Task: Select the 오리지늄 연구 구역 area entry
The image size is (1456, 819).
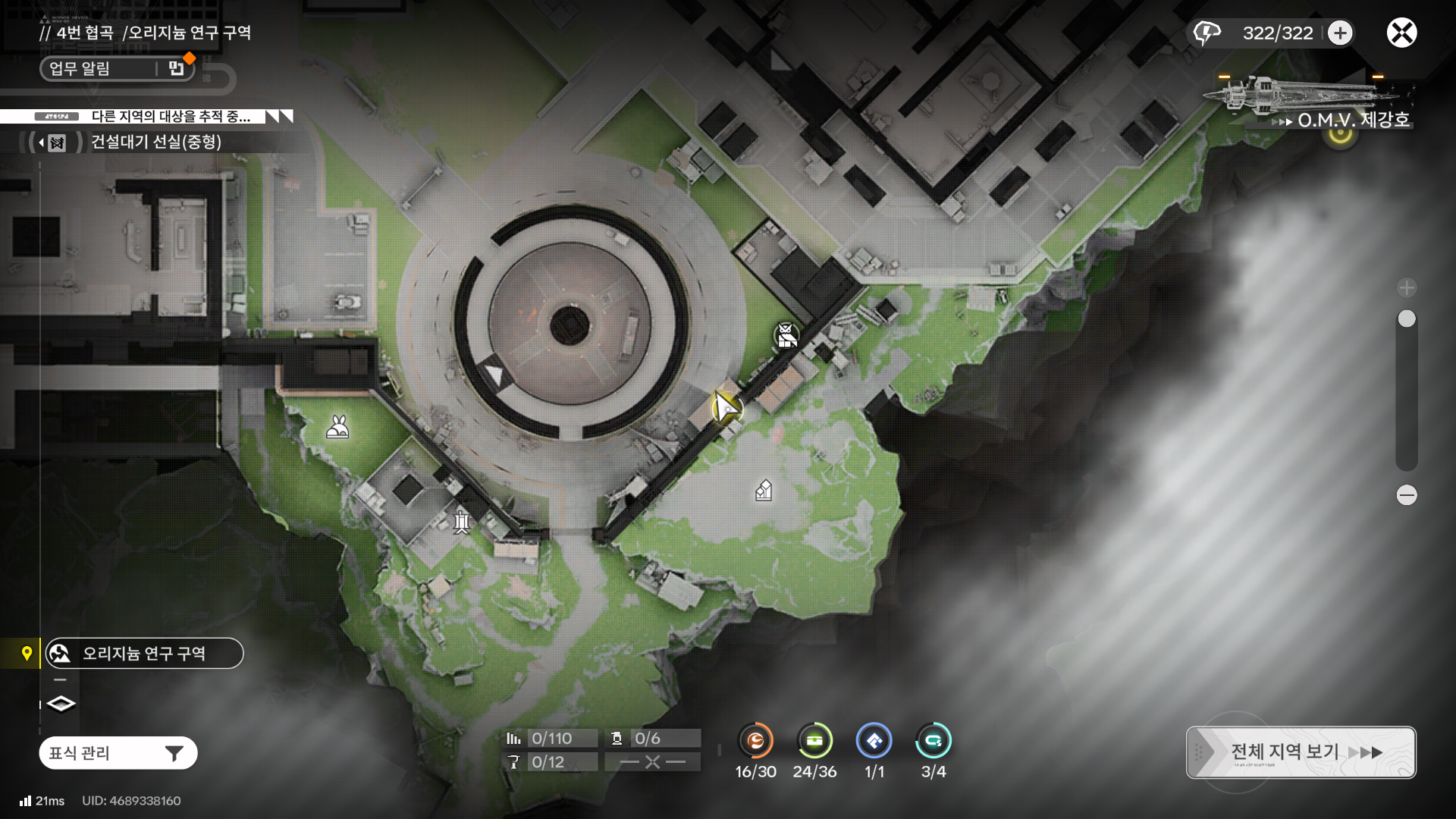Action: coord(144,653)
